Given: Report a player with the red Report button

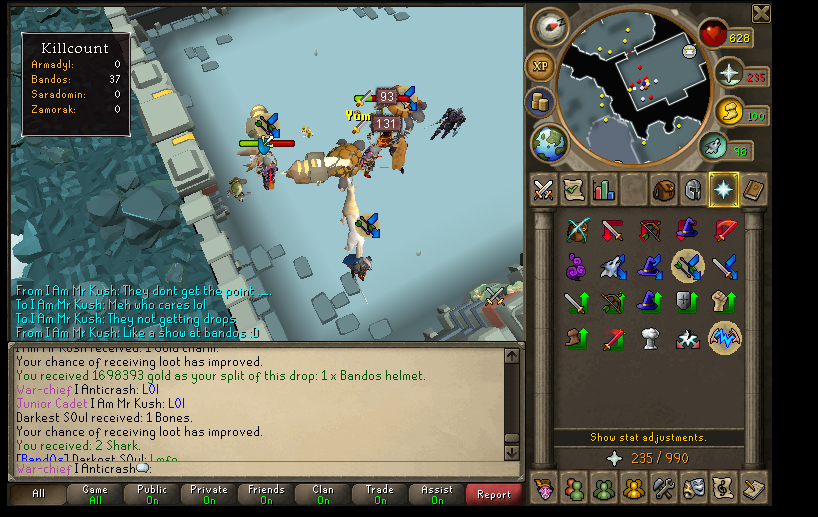Looking at the screenshot, I should click(x=493, y=494).
